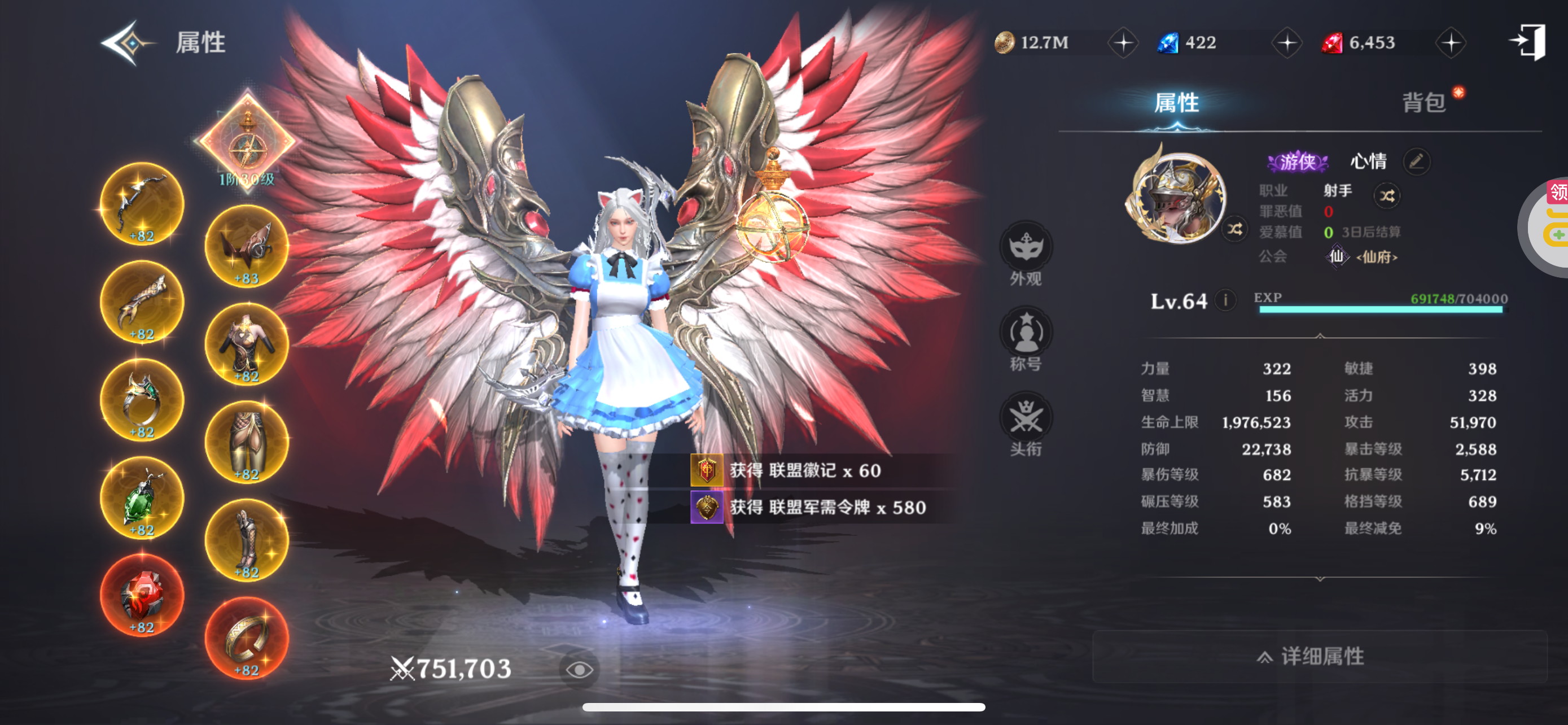The height and width of the screenshot is (725, 1568).
Task: Show level info via the i icon
Action: 1225,300
